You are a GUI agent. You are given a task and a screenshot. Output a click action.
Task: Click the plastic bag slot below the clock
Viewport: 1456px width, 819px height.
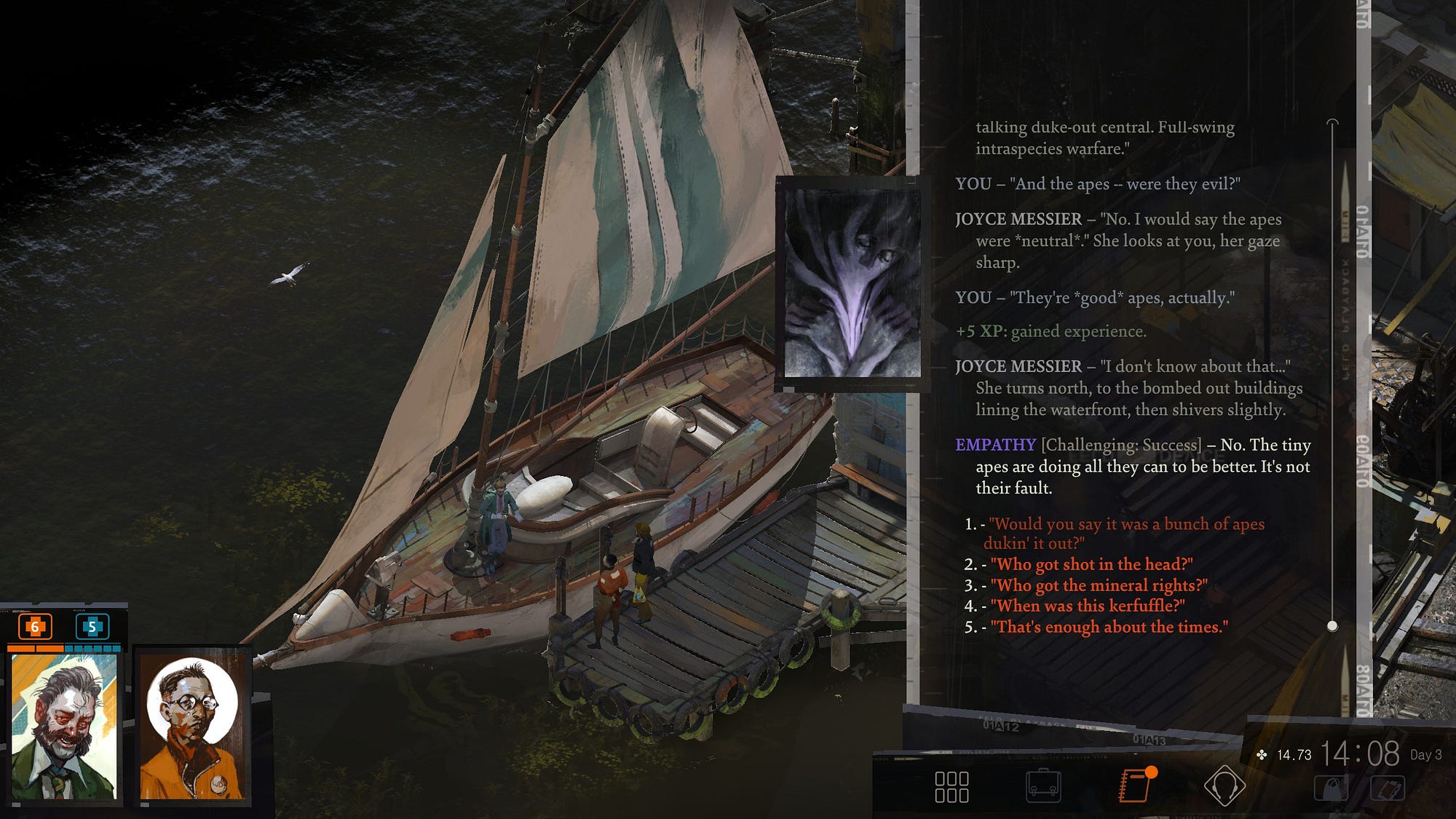1332,788
